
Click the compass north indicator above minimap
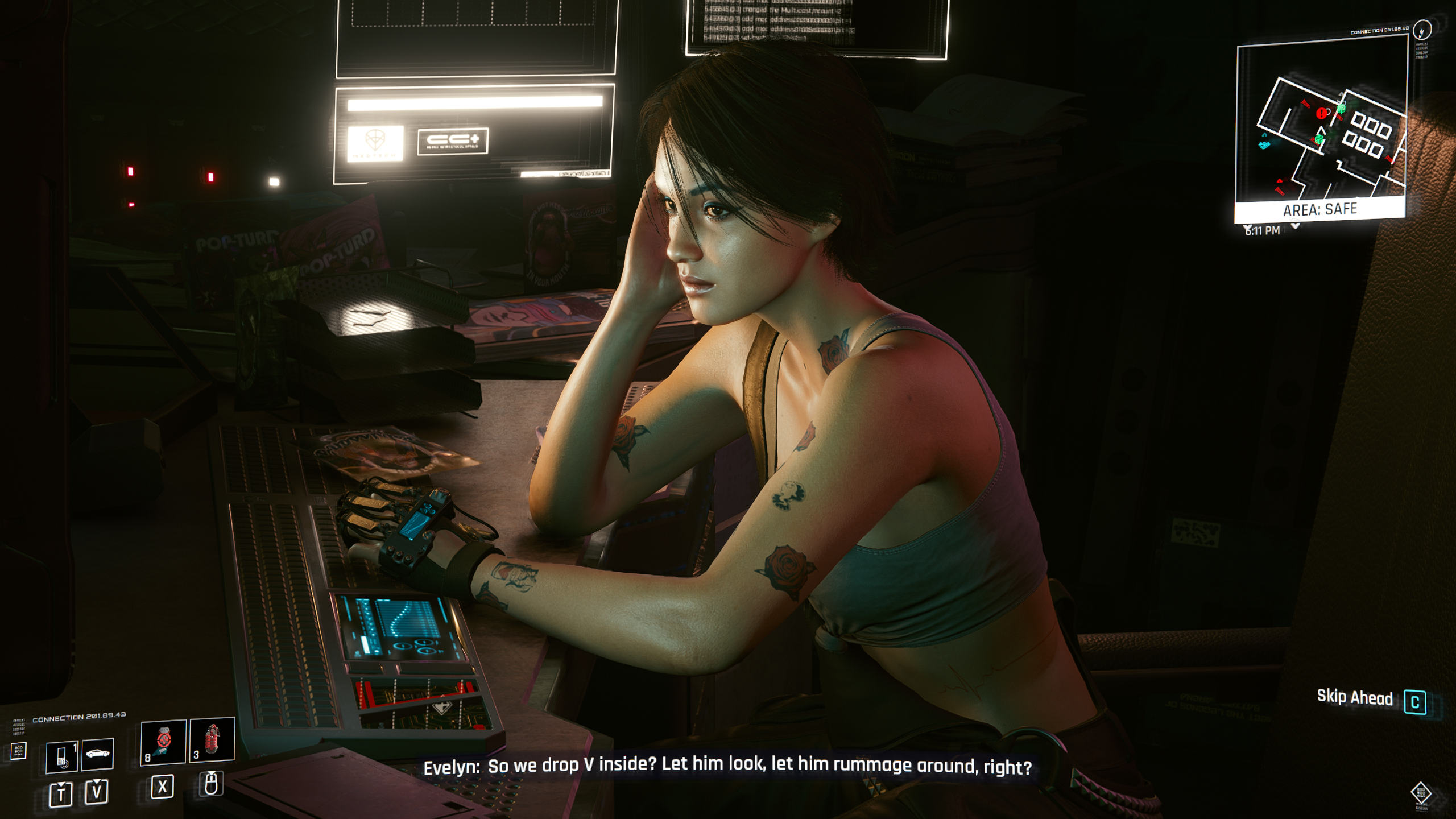[x=1422, y=30]
